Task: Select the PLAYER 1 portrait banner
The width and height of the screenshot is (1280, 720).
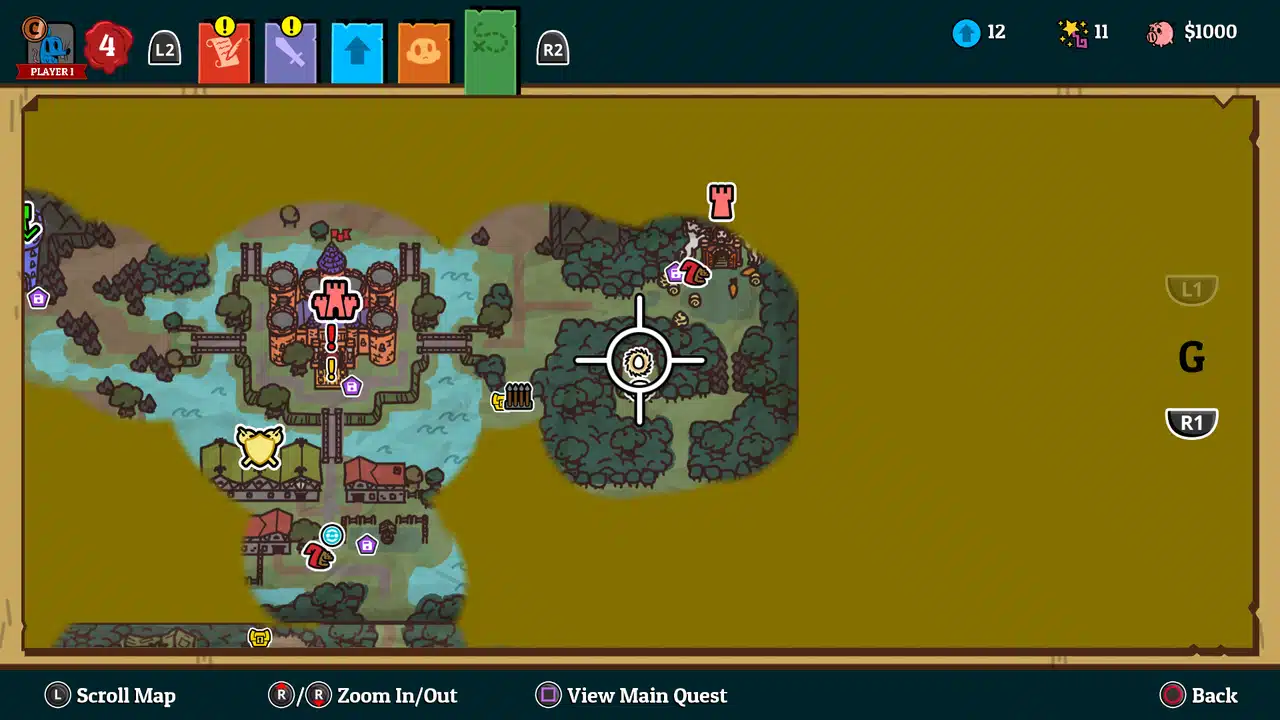Action: (49, 45)
